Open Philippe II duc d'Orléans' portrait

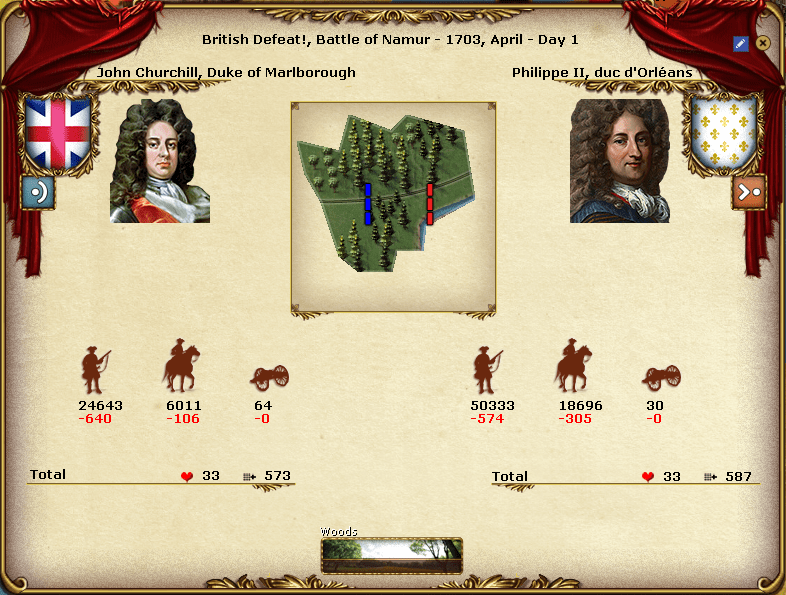coord(619,160)
